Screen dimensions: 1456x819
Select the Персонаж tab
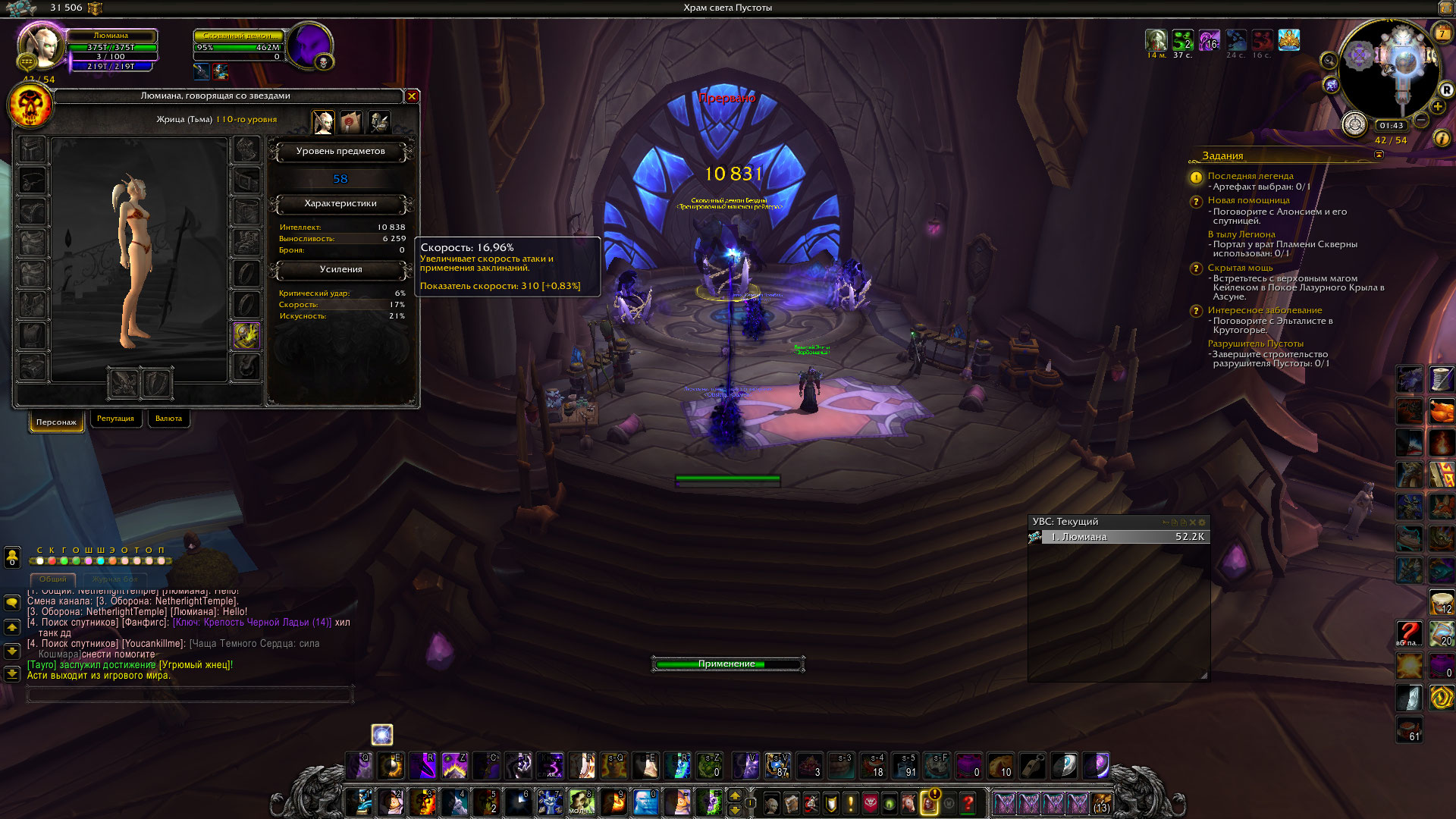pos(57,422)
